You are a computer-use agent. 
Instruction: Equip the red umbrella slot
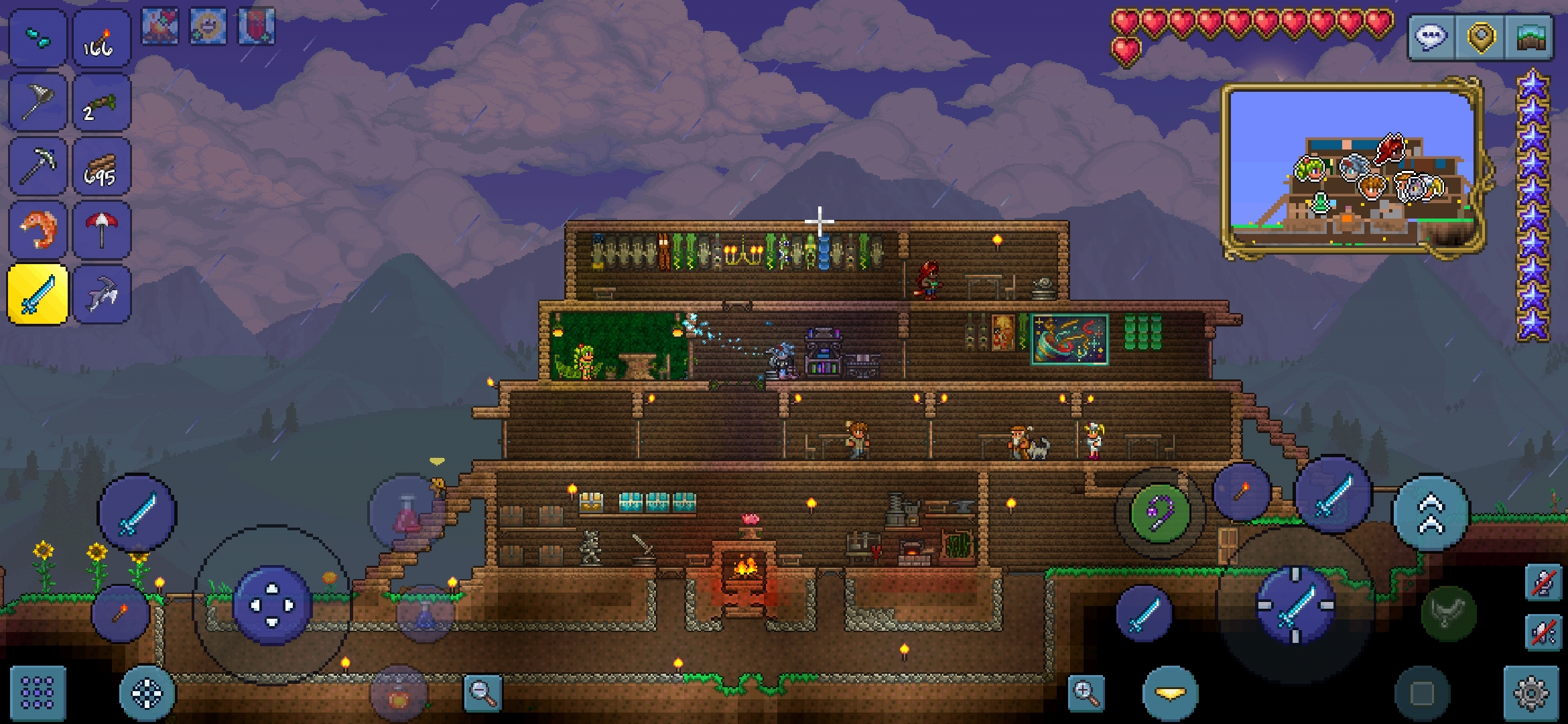[x=101, y=230]
